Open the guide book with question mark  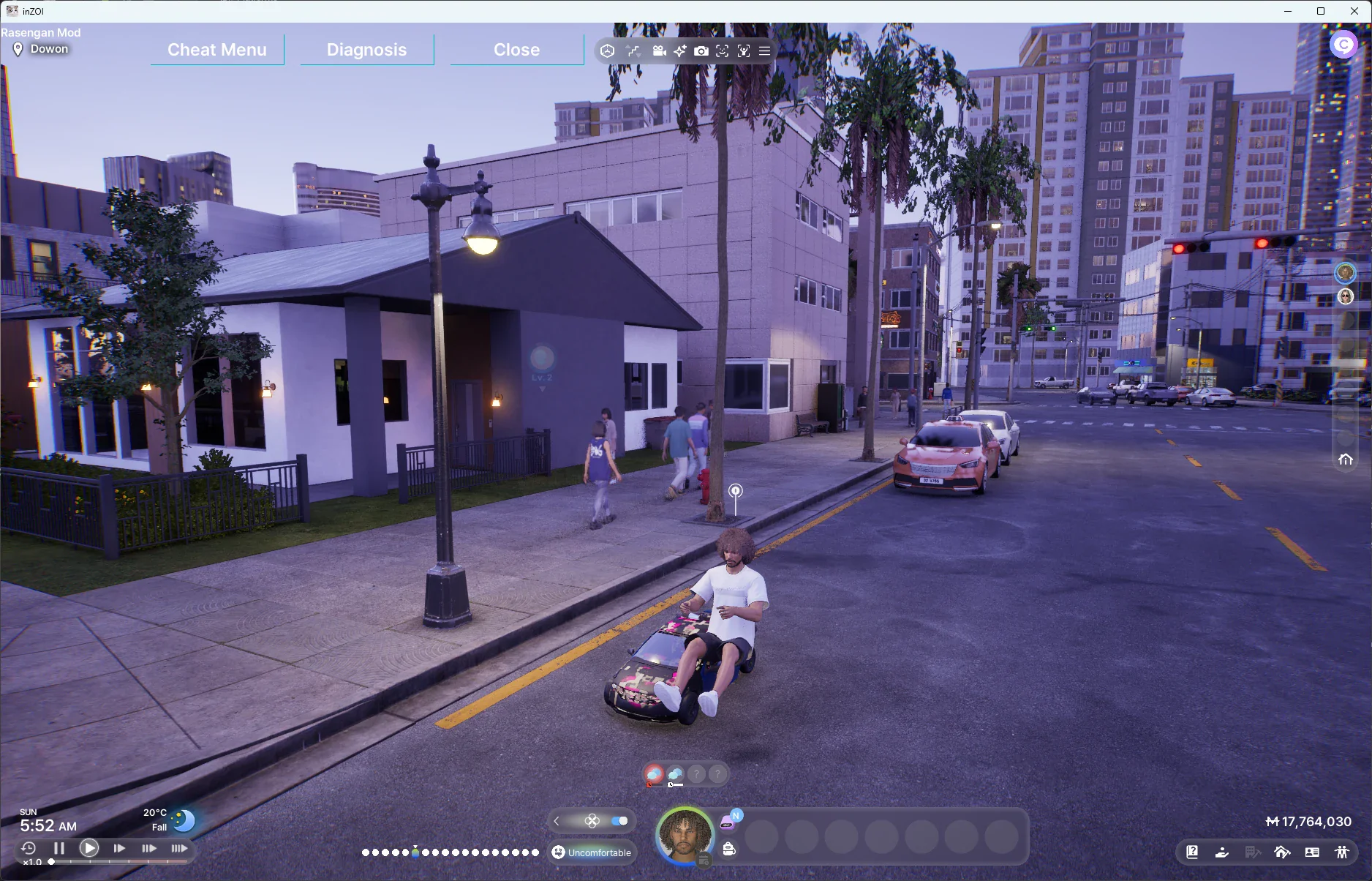(1192, 852)
